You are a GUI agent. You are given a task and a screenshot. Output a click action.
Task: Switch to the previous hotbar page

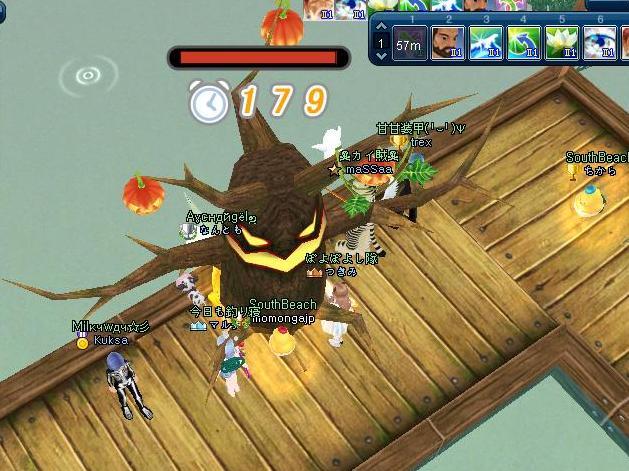380,24
